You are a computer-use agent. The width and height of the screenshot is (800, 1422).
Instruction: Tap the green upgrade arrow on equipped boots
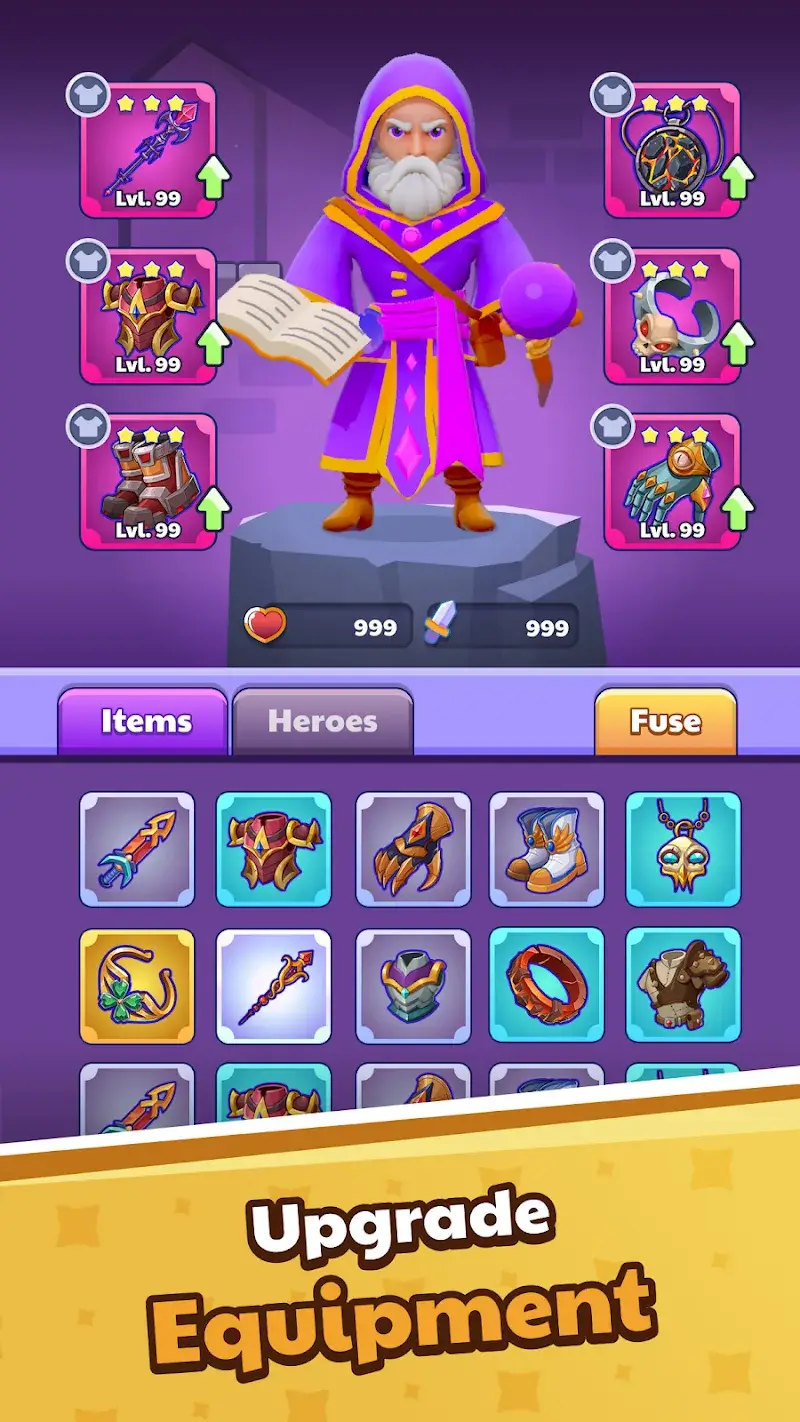[213, 510]
